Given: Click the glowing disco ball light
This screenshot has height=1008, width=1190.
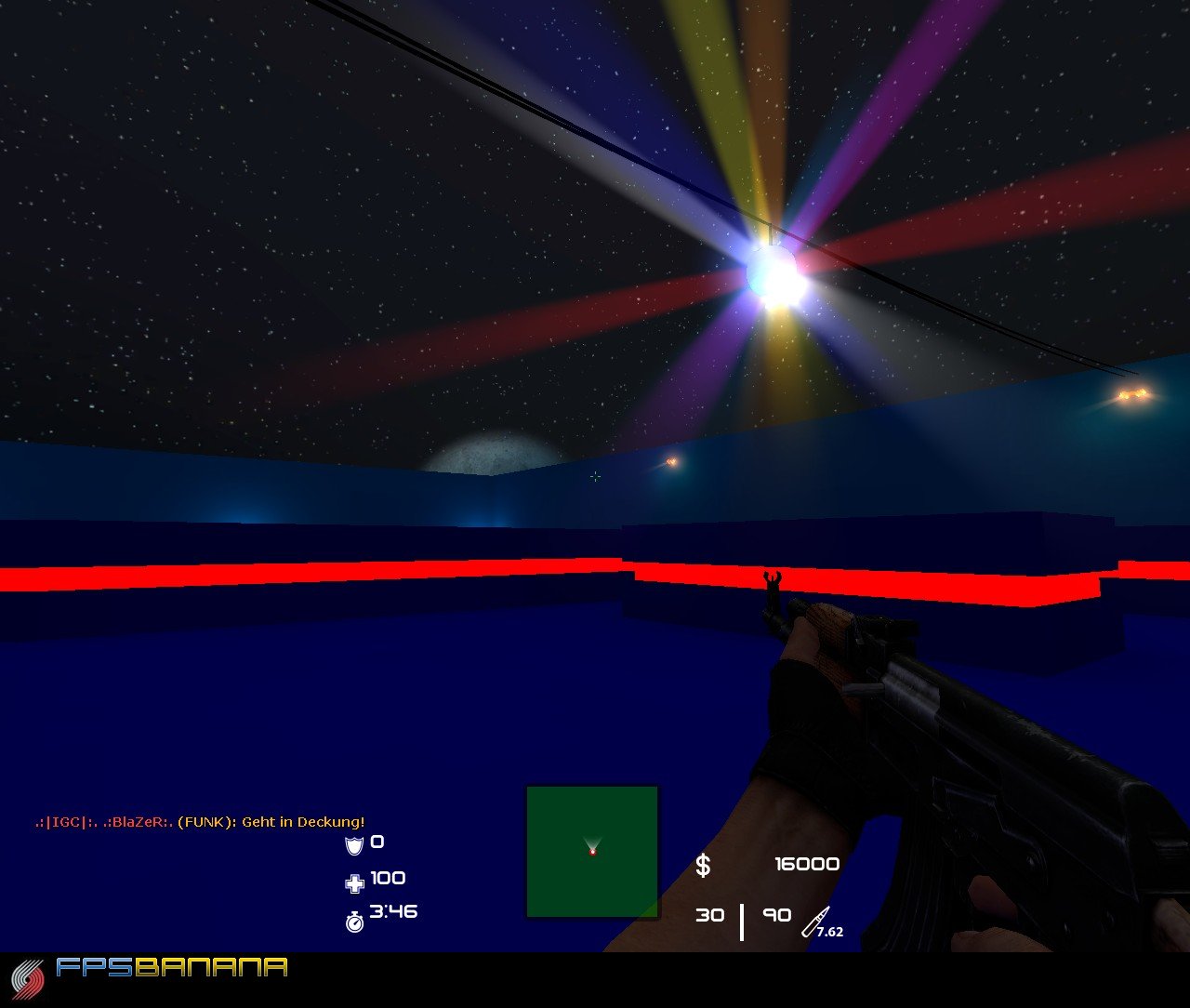Looking at the screenshot, I should pos(774,272).
